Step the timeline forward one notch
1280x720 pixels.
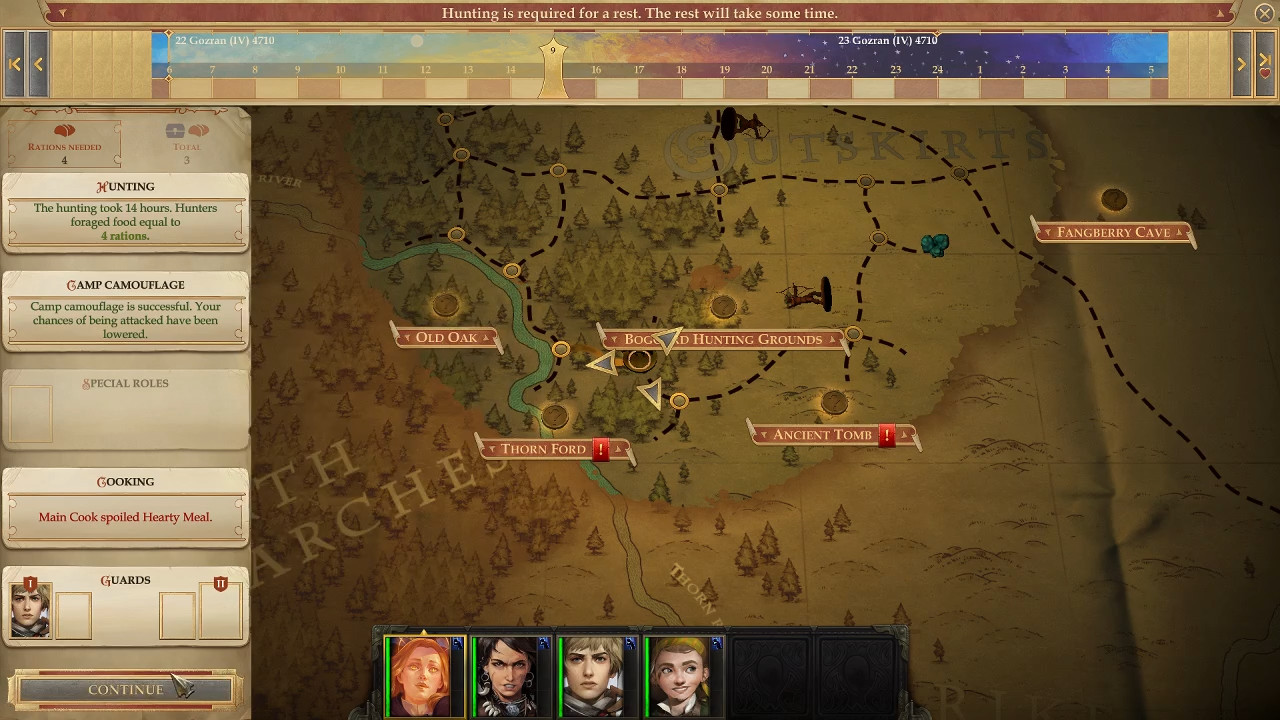click(1241, 64)
